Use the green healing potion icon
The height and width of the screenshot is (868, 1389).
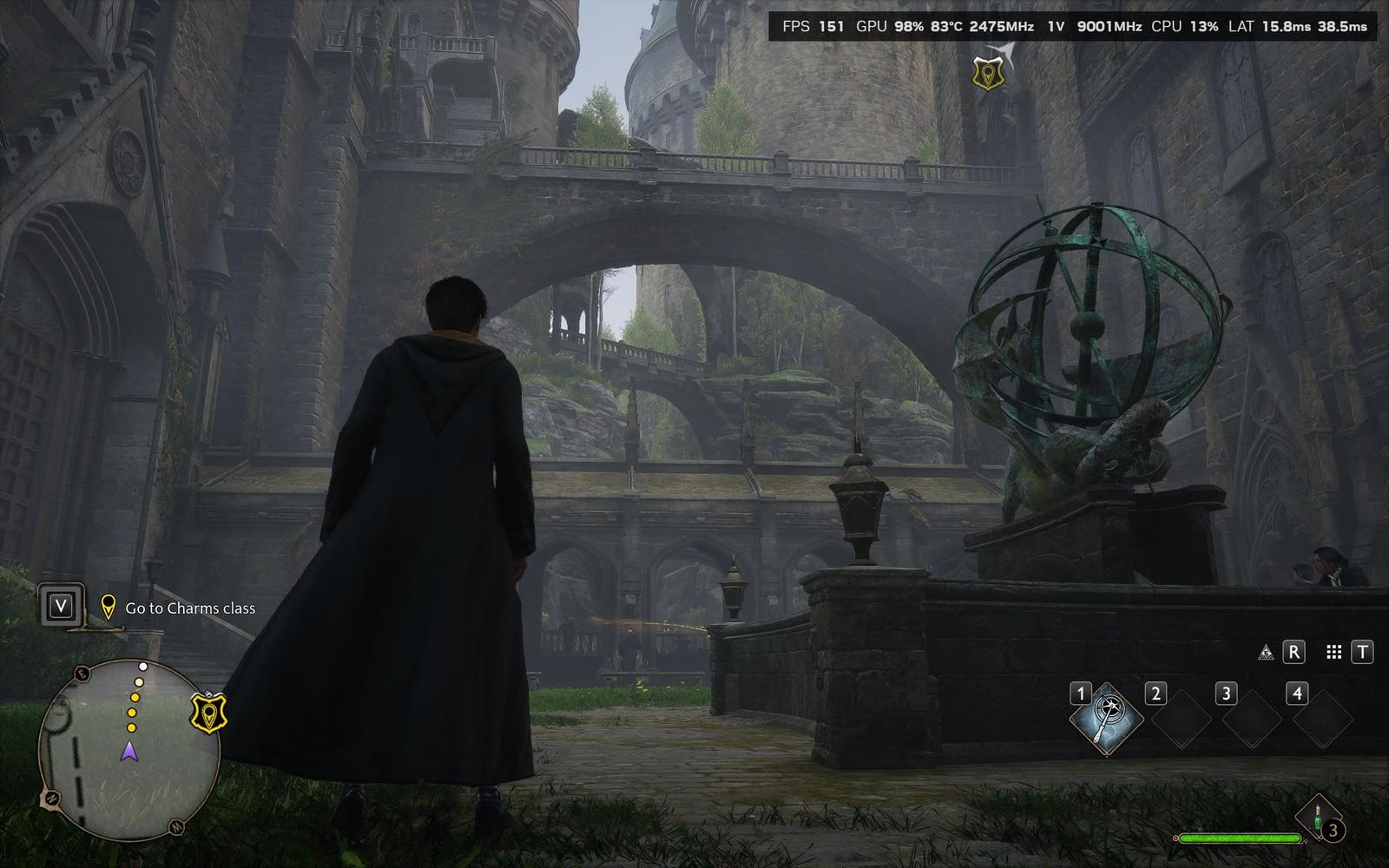point(1318,819)
